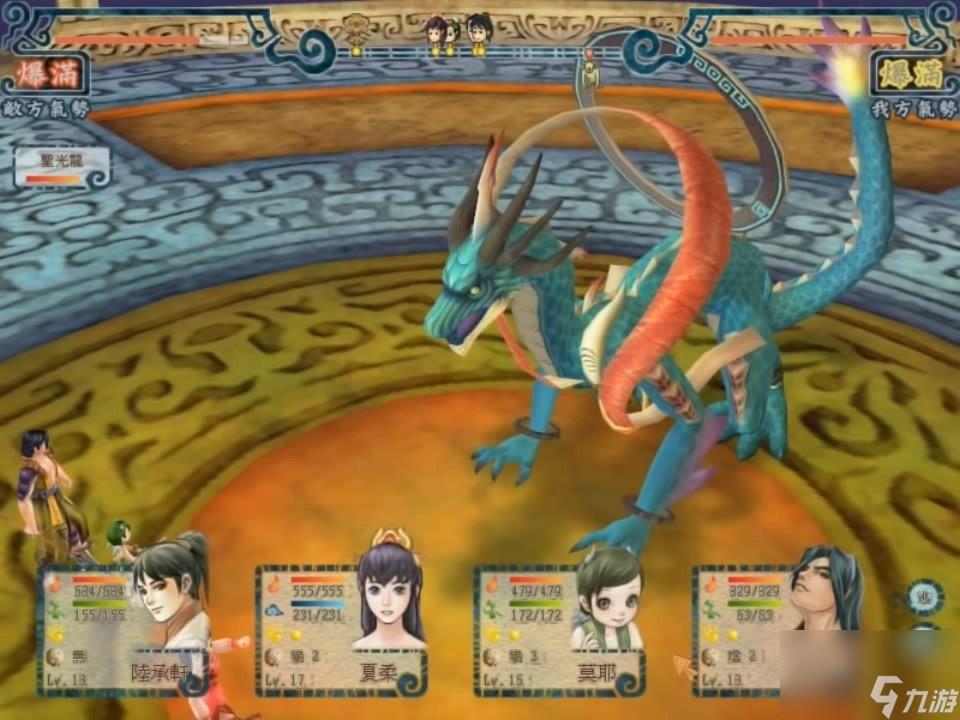Pick 莫耶's party panel
The height and width of the screenshot is (720, 960).
558,630
